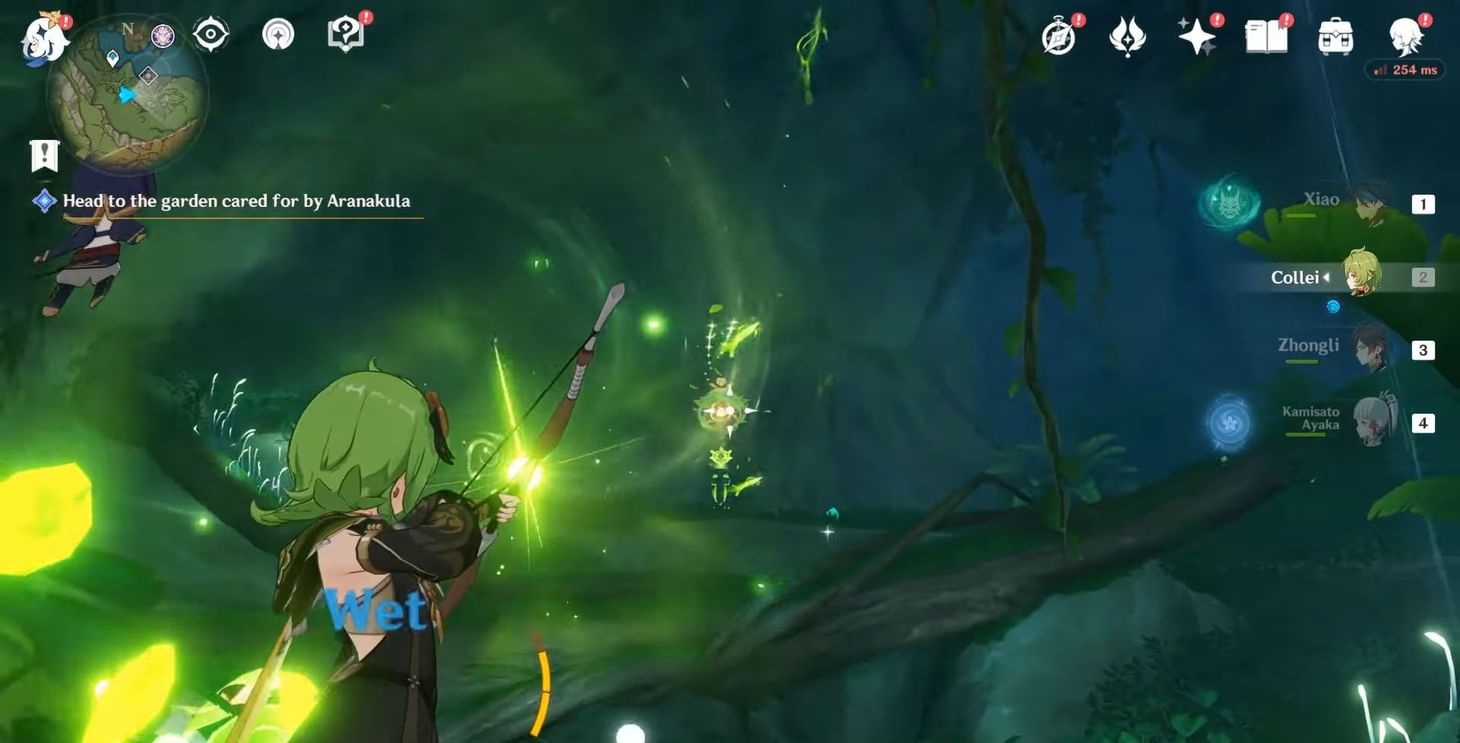Click the Aranakula garden quest text

pyautogui.click(x=236, y=200)
